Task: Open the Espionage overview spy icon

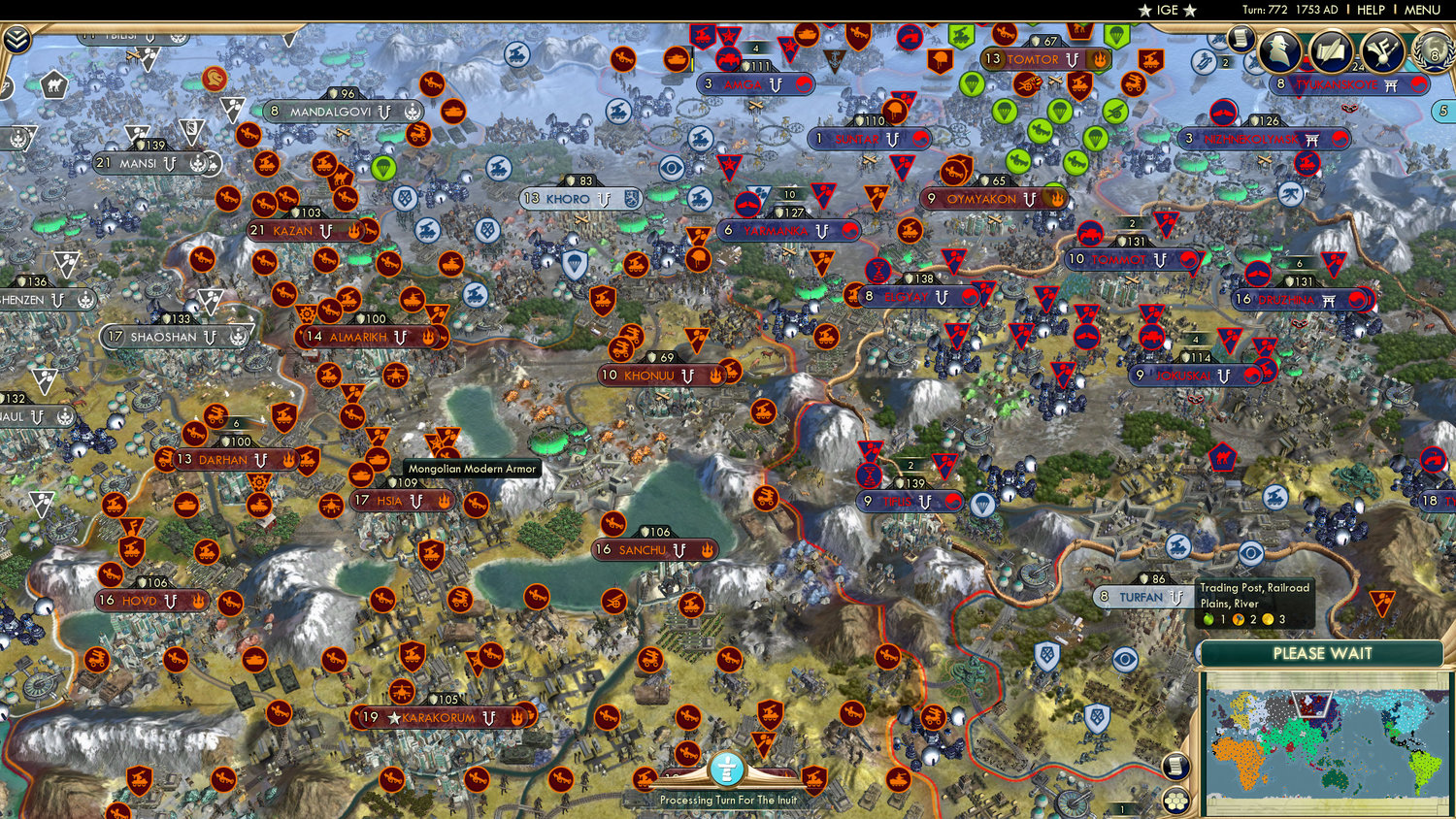Action: click(x=1277, y=50)
